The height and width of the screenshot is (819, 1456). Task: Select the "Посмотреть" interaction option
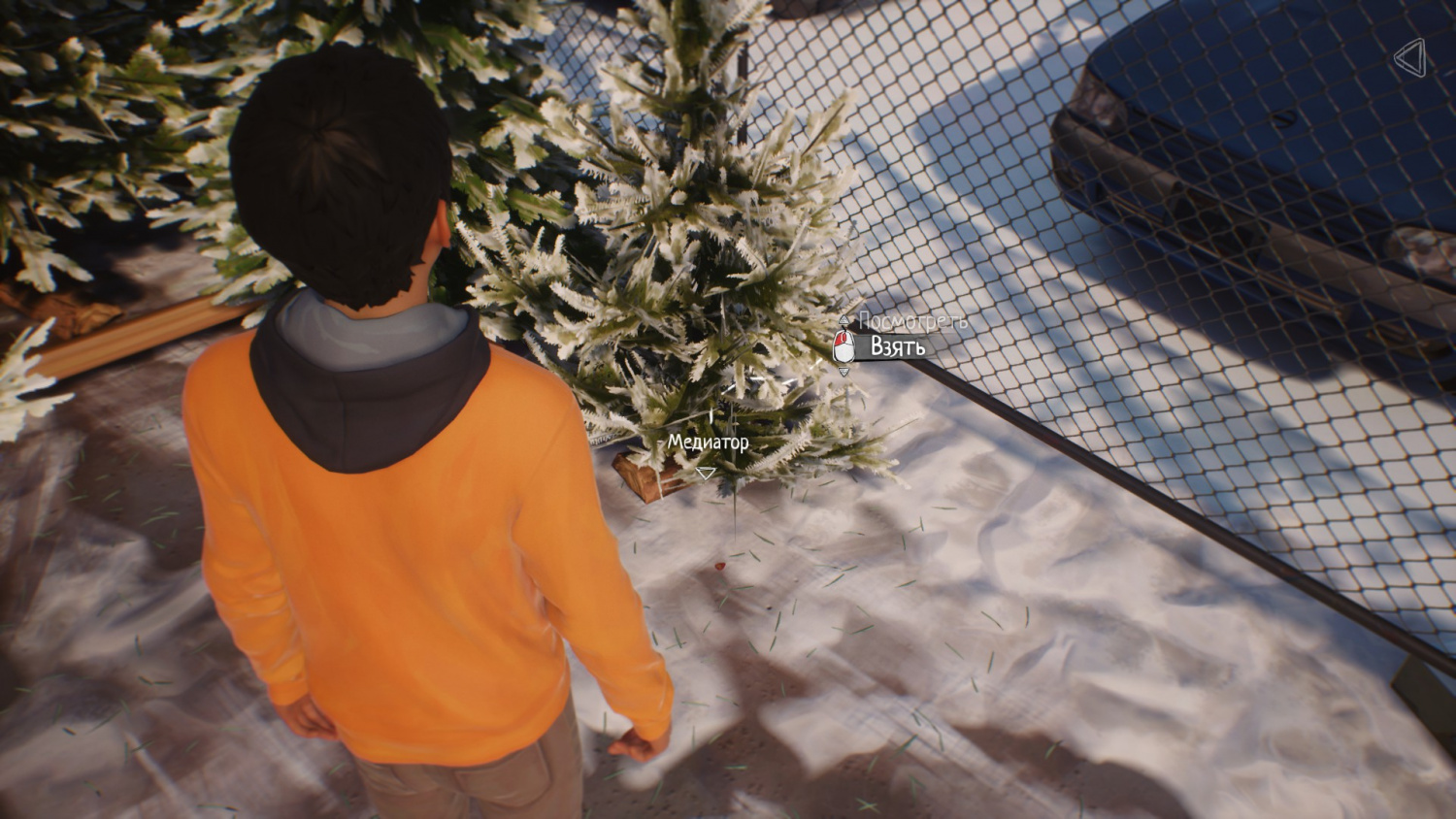[912, 320]
